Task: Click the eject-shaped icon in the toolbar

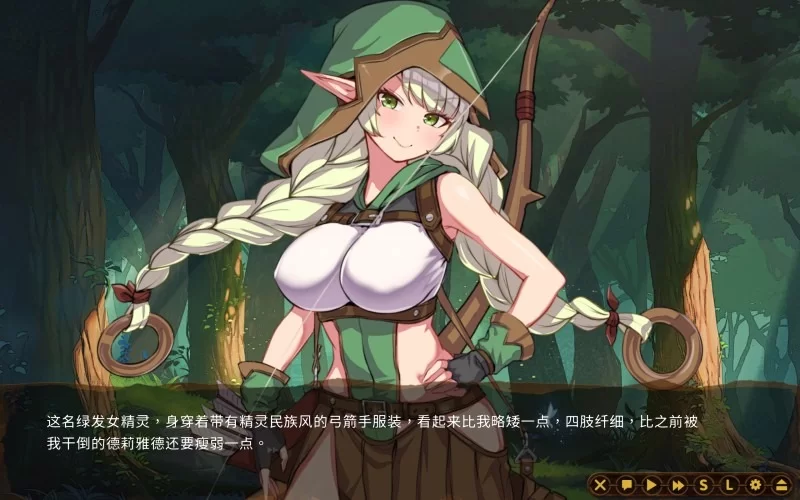Action: tap(781, 485)
